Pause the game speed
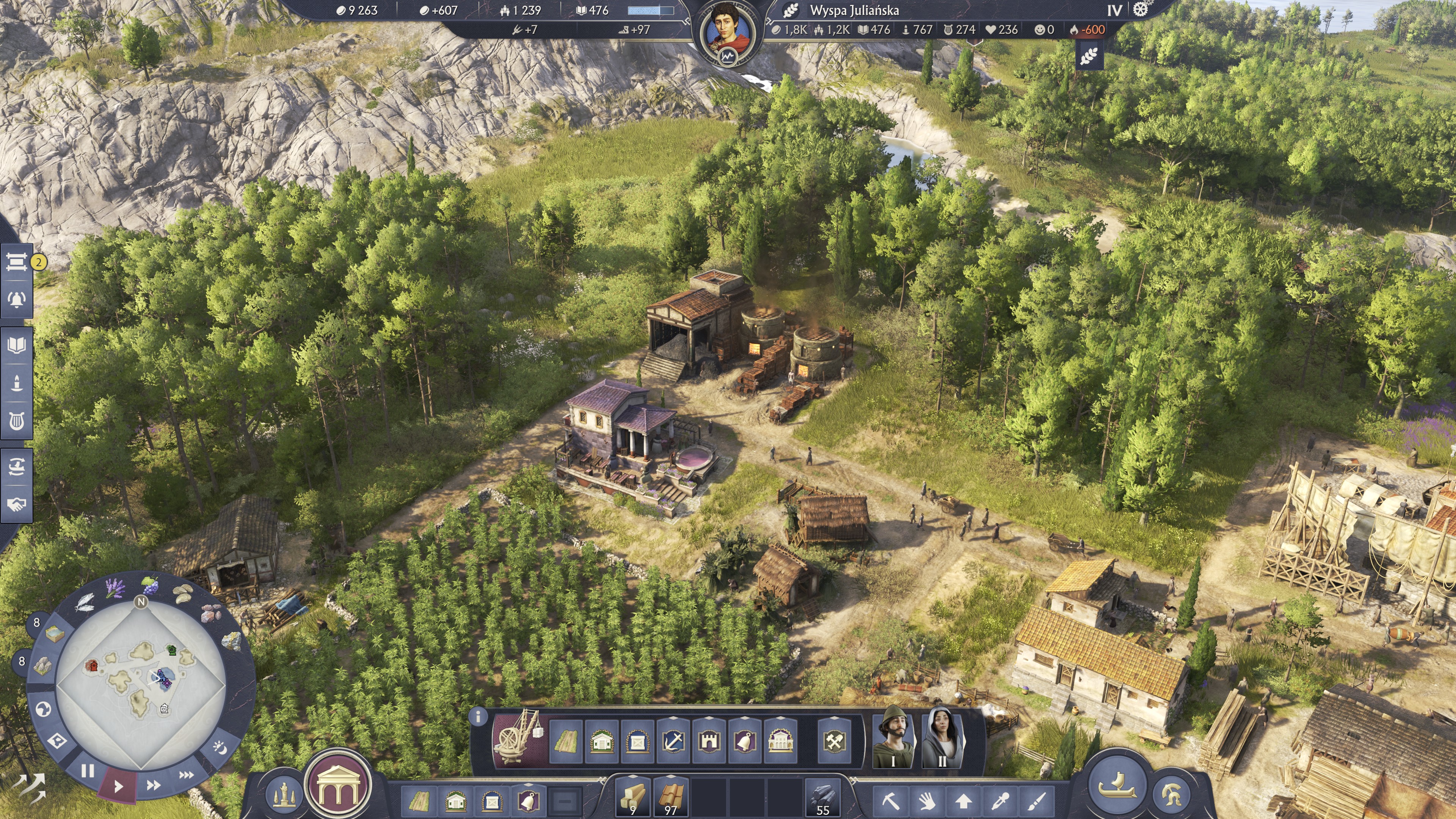 pos(88,770)
